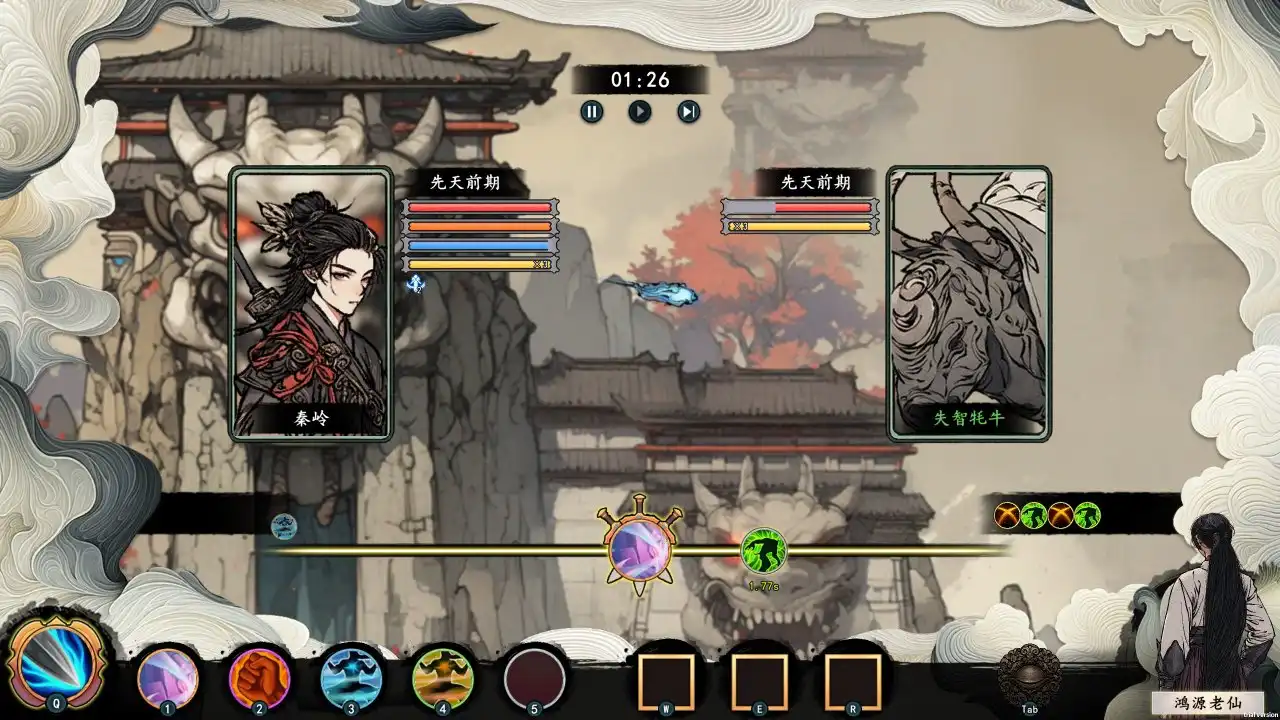Click the battle timer showing 01:26
This screenshot has height=720, width=1280.
[639, 80]
